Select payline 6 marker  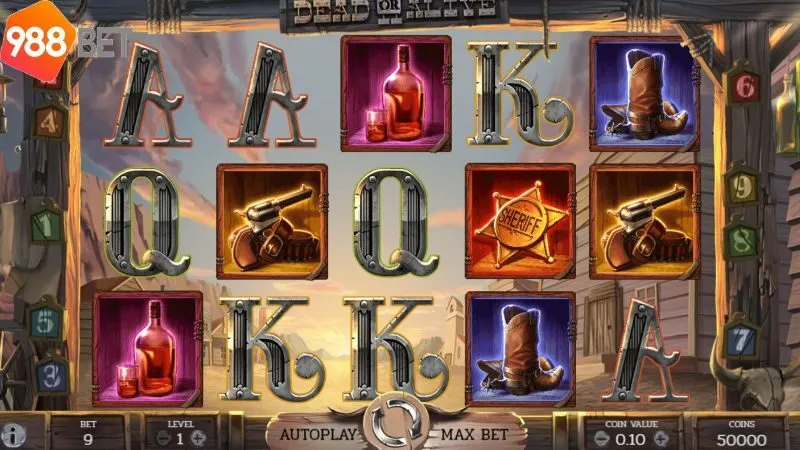(x=743, y=87)
